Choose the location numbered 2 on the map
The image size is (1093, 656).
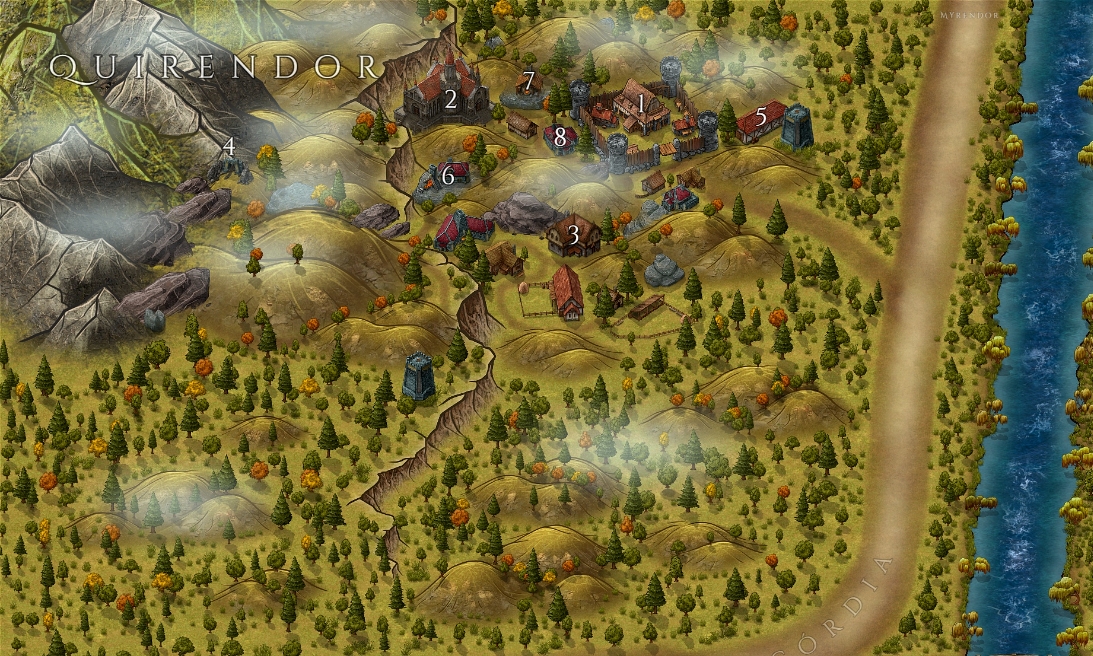point(451,99)
